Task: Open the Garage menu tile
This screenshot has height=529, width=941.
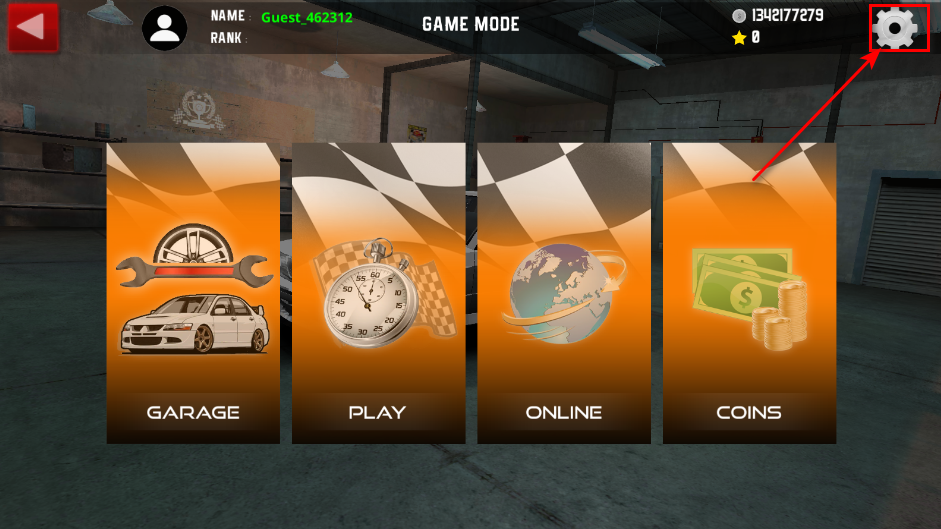Action: click(x=193, y=293)
